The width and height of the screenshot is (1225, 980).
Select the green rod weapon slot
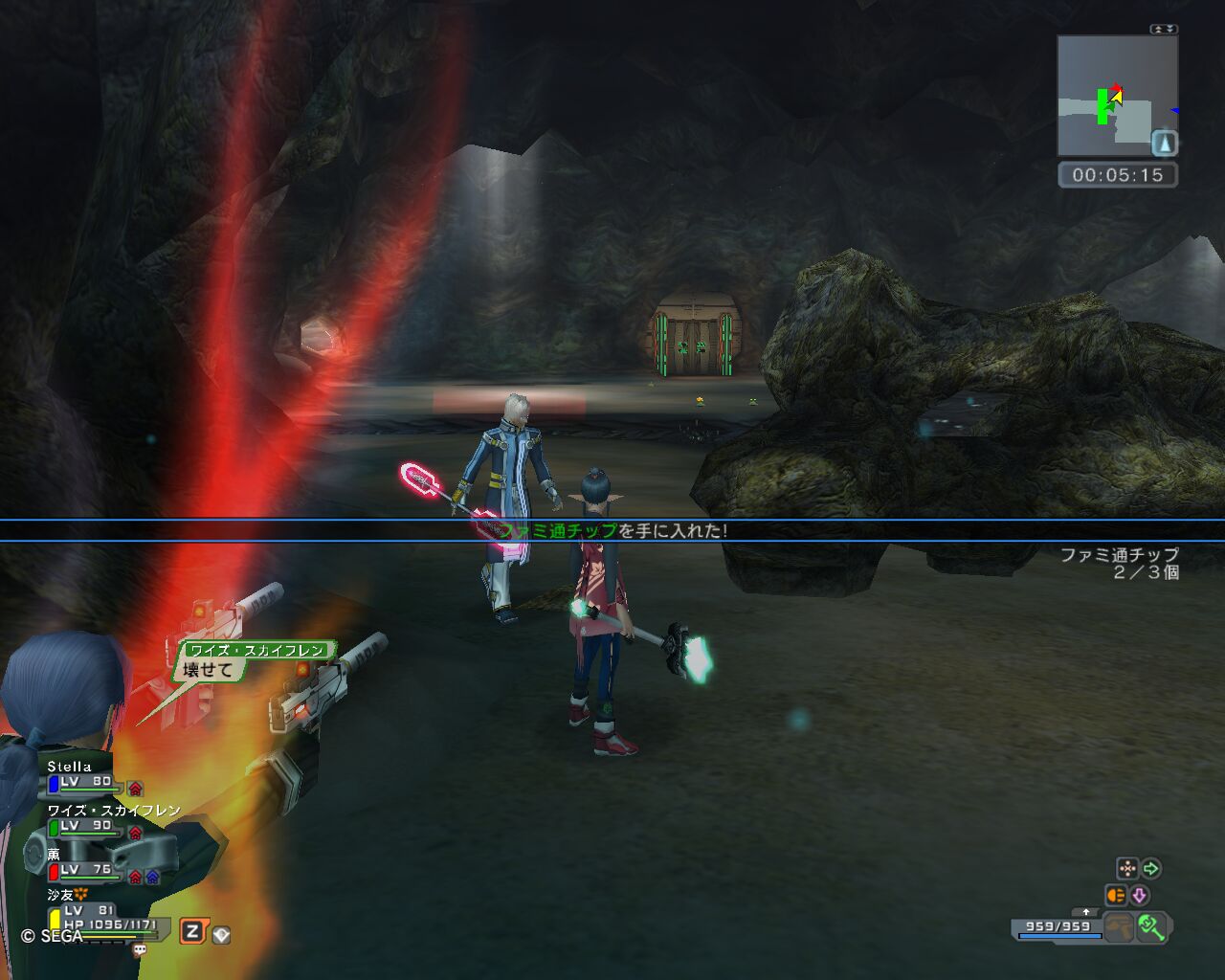1150,927
